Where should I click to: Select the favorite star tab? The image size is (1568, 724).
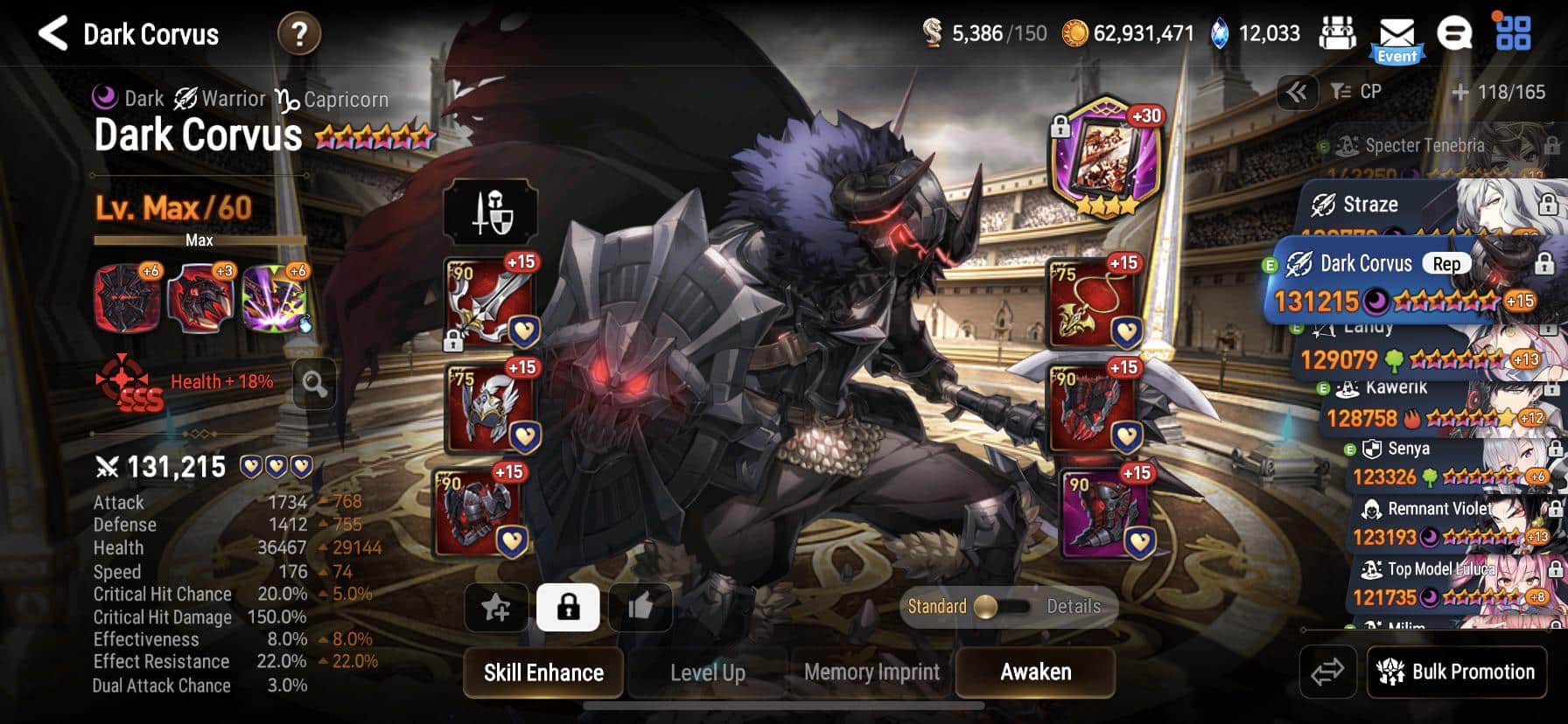point(496,608)
